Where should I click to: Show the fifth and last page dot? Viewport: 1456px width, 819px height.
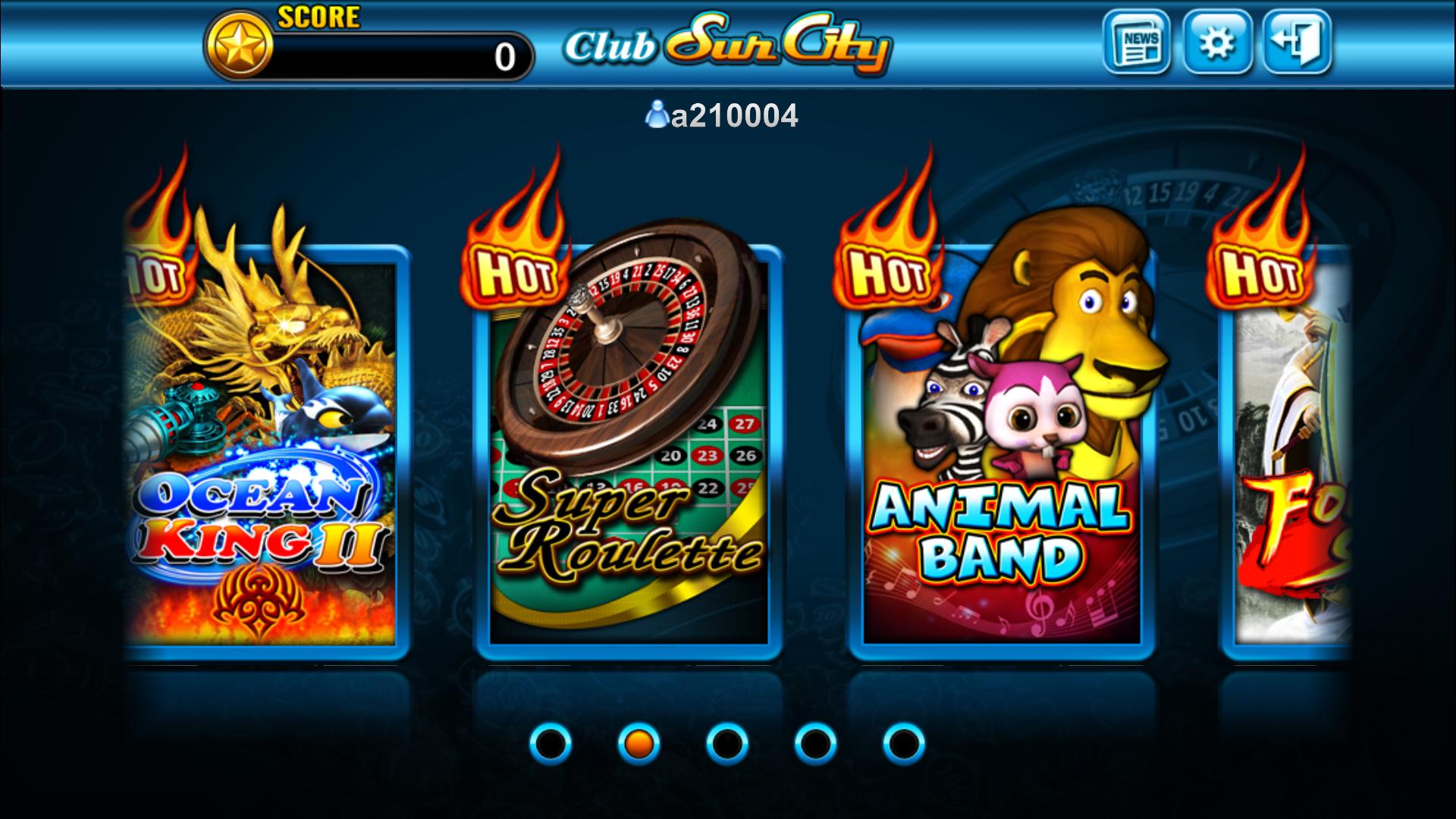coord(904,745)
